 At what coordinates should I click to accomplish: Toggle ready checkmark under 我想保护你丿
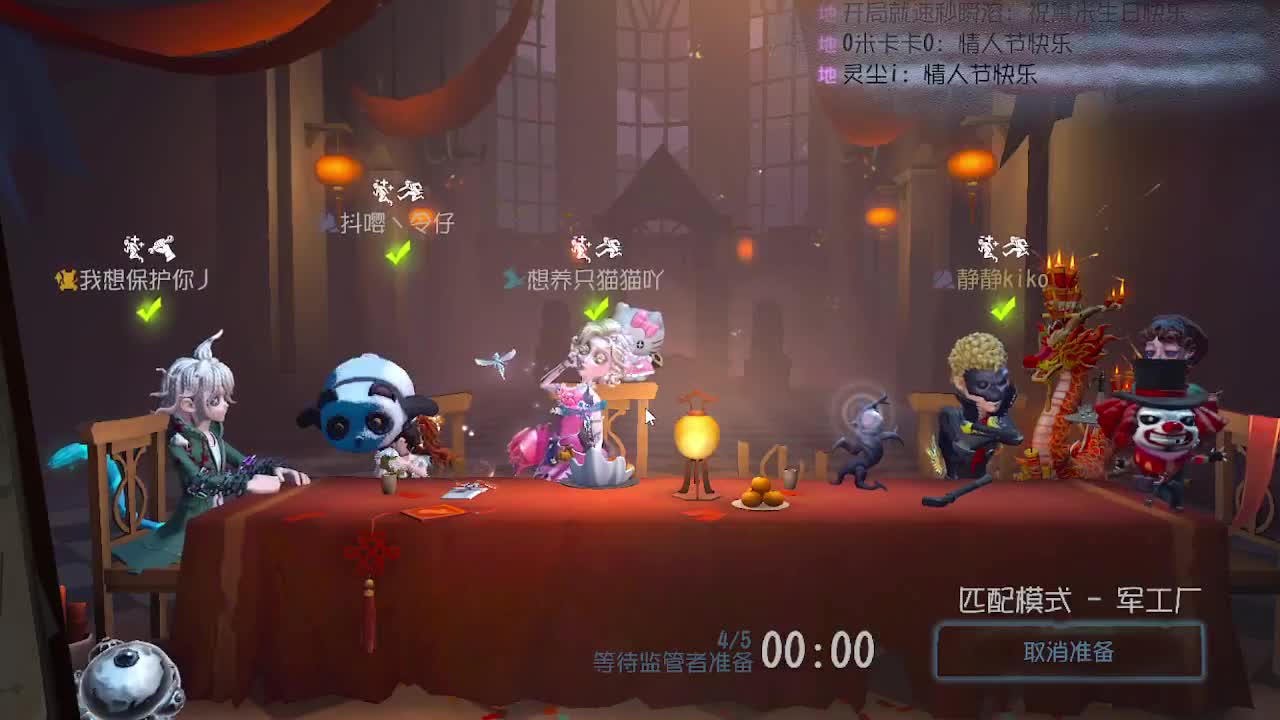(x=147, y=313)
